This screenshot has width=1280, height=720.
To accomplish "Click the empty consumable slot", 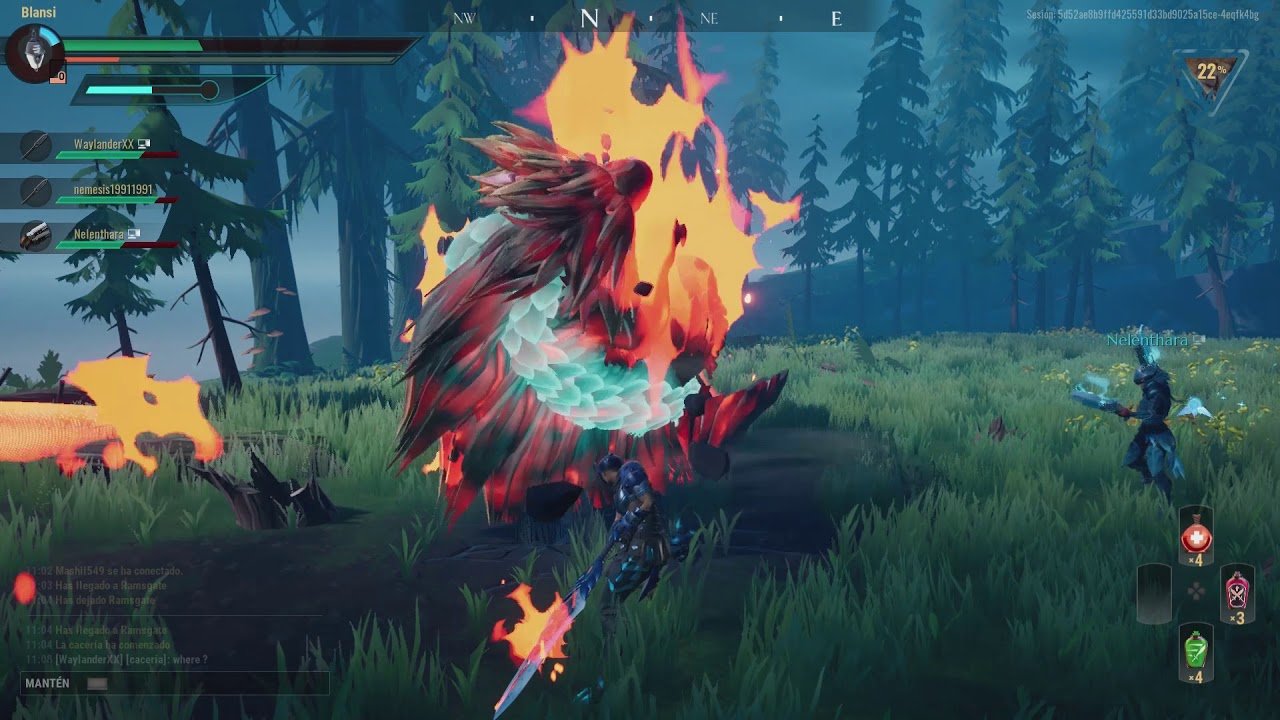I will (1153, 591).
